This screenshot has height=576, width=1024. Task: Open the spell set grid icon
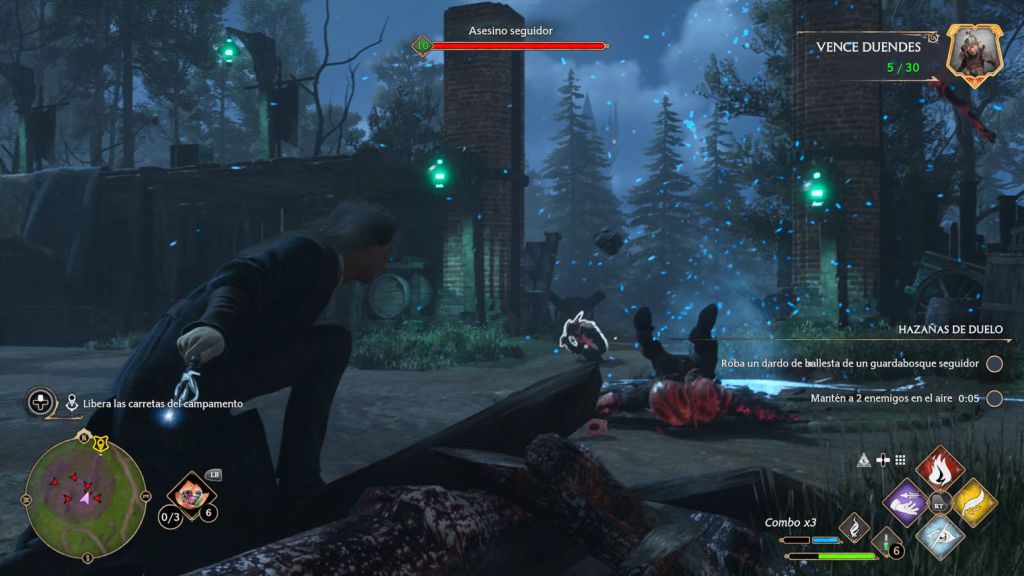click(x=900, y=460)
